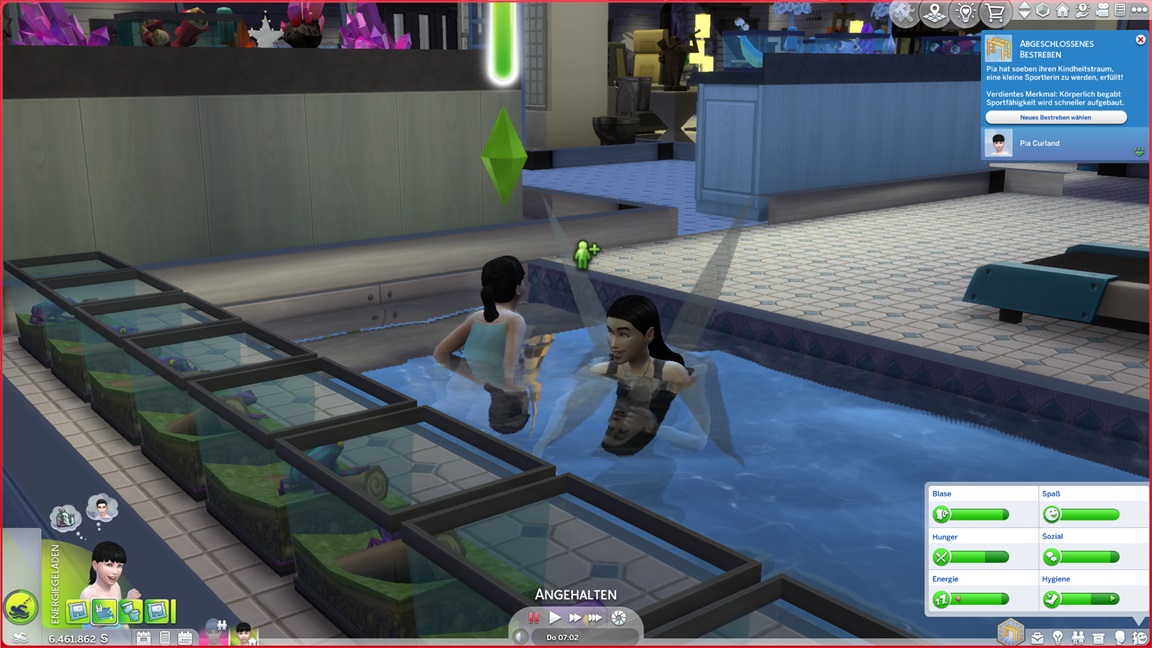Open the relationships panel with two figures
This screenshot has height=648, width=1152.
click(x=1079, y=637)
